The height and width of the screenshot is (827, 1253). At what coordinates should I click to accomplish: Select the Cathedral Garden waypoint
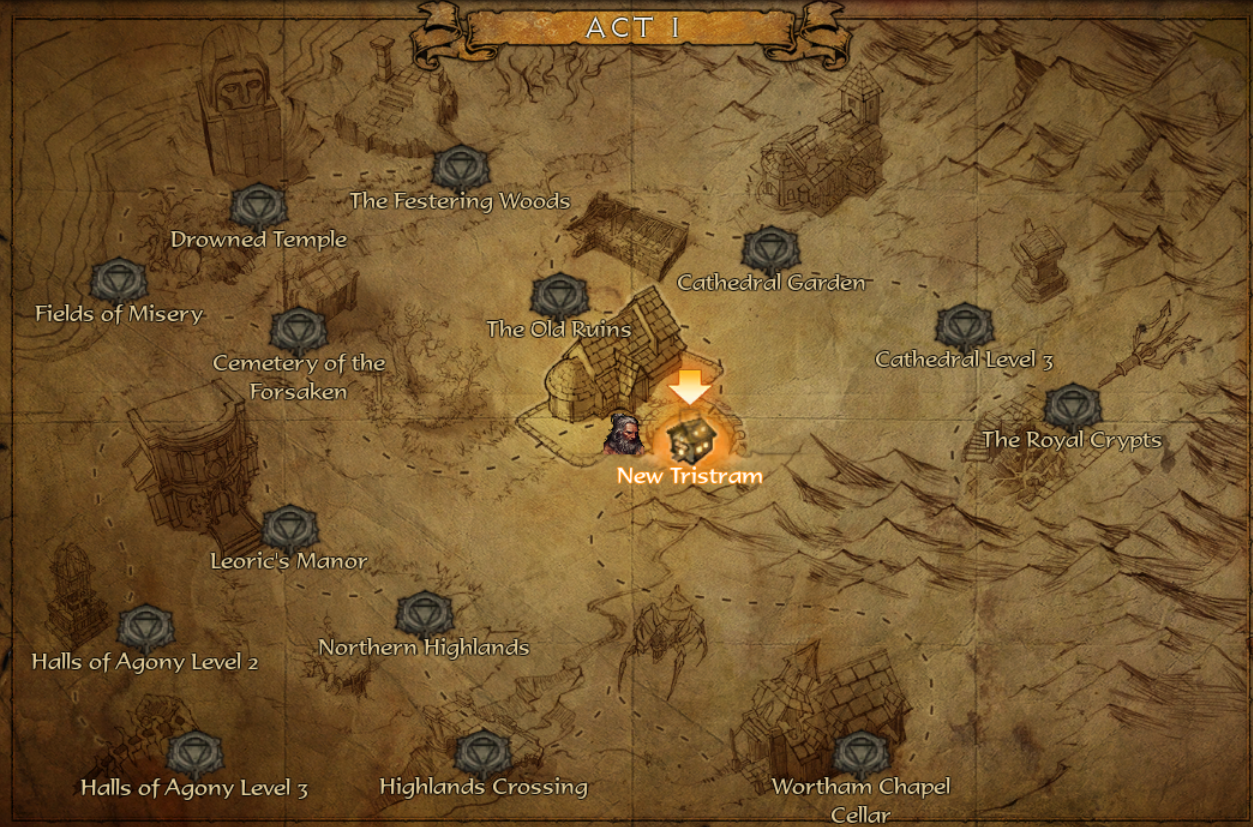(x=770, y=250)
